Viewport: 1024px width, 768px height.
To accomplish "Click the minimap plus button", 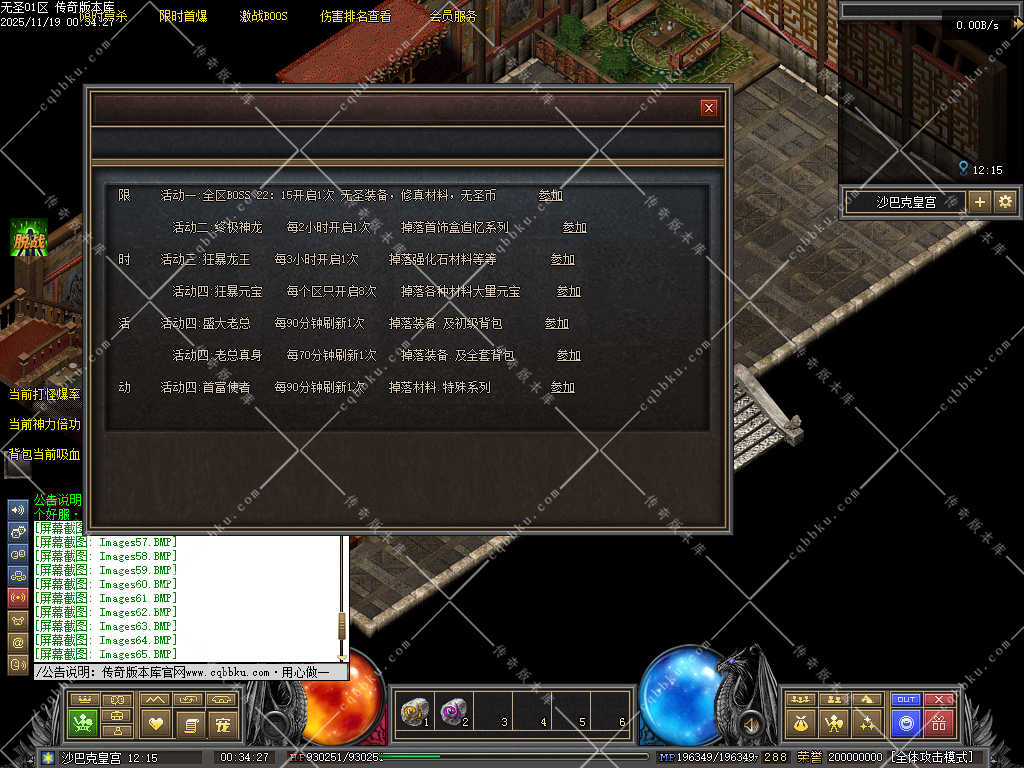I will 980,201.
